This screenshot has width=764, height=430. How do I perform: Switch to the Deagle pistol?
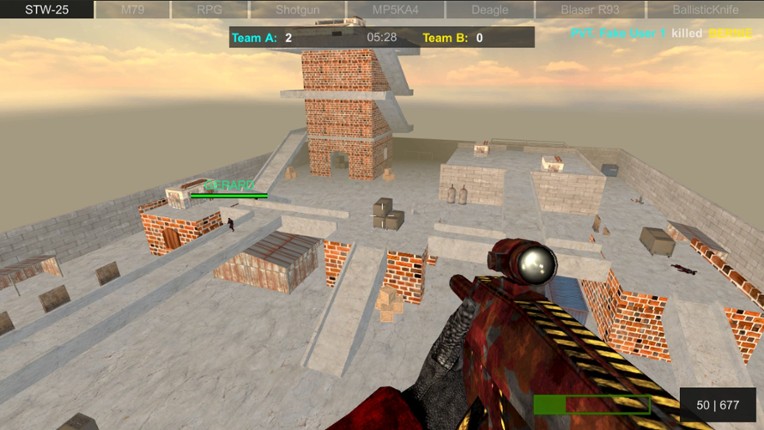coord(489,9)
